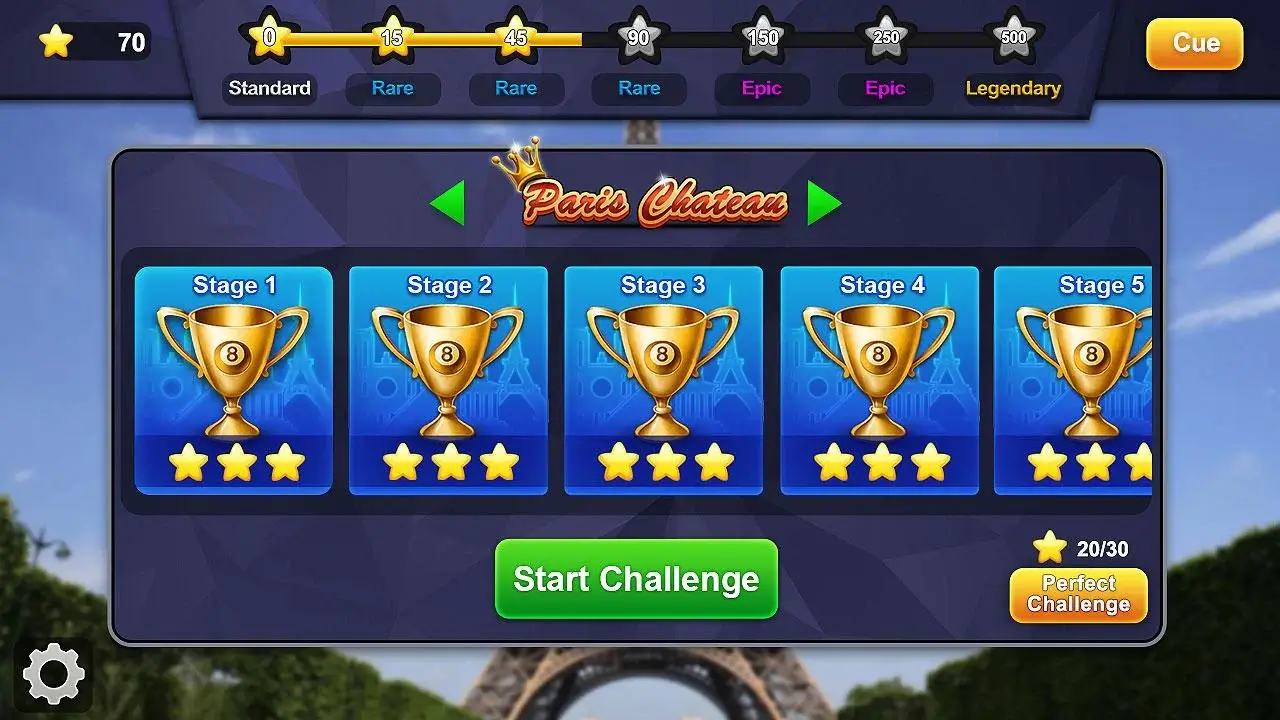
Task: Go to the previous location with left arrow
Action: pos(447,203)
